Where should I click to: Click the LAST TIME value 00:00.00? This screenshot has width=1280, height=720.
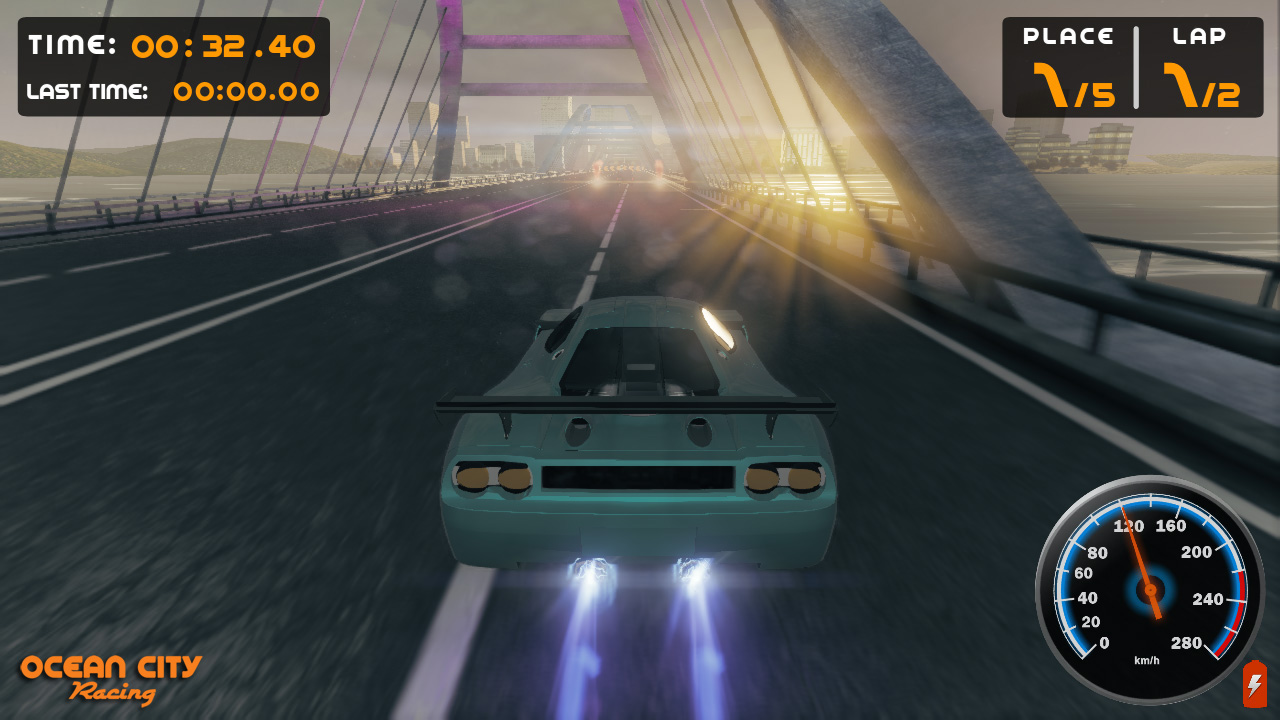point(247,92)
